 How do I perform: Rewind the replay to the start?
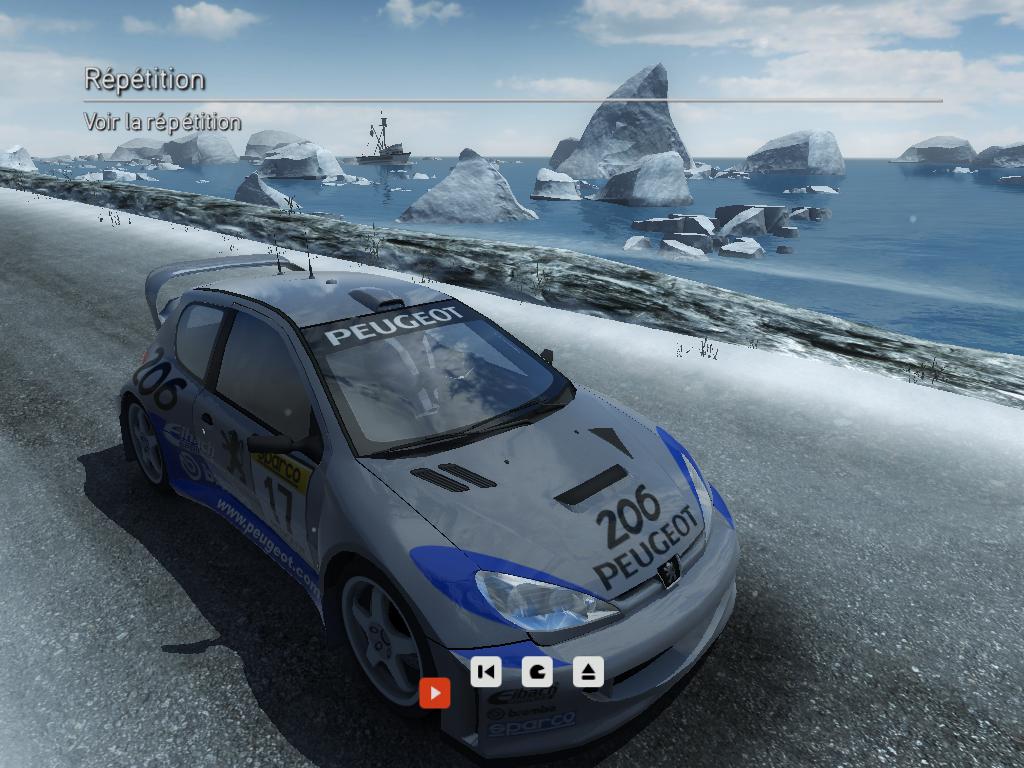[485, 672]
